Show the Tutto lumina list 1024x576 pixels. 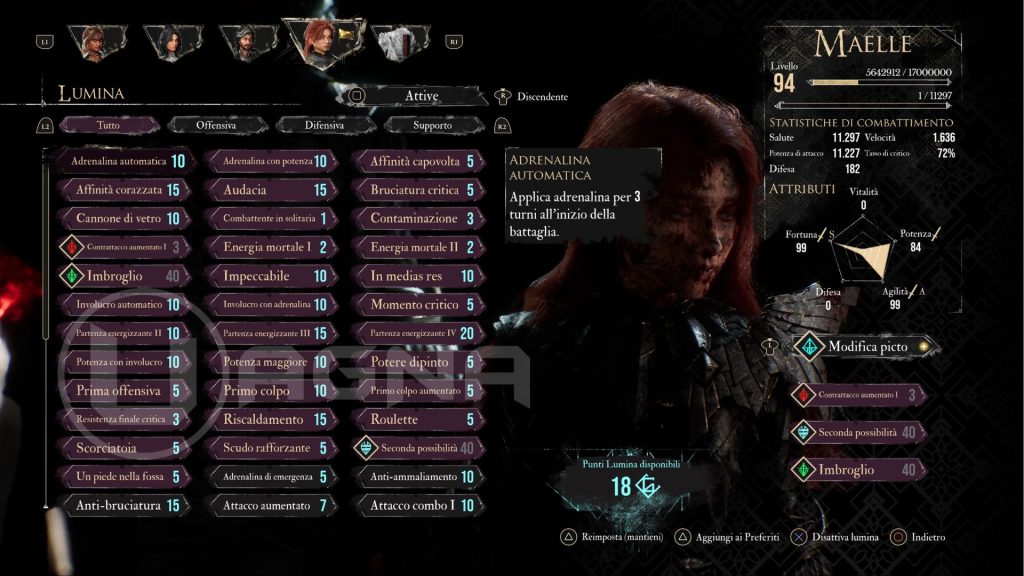pyautogui.click(x=108, y=125)
